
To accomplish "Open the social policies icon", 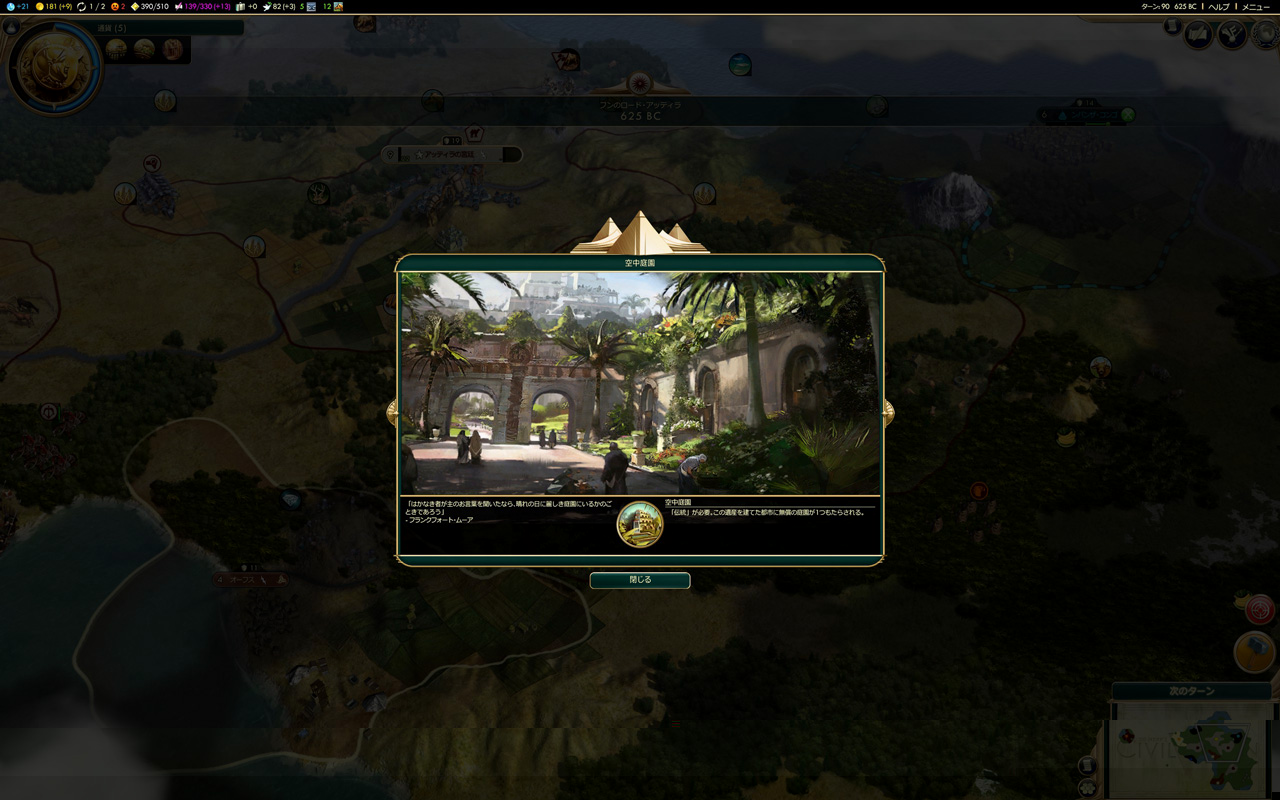I will coord(1198,36).
